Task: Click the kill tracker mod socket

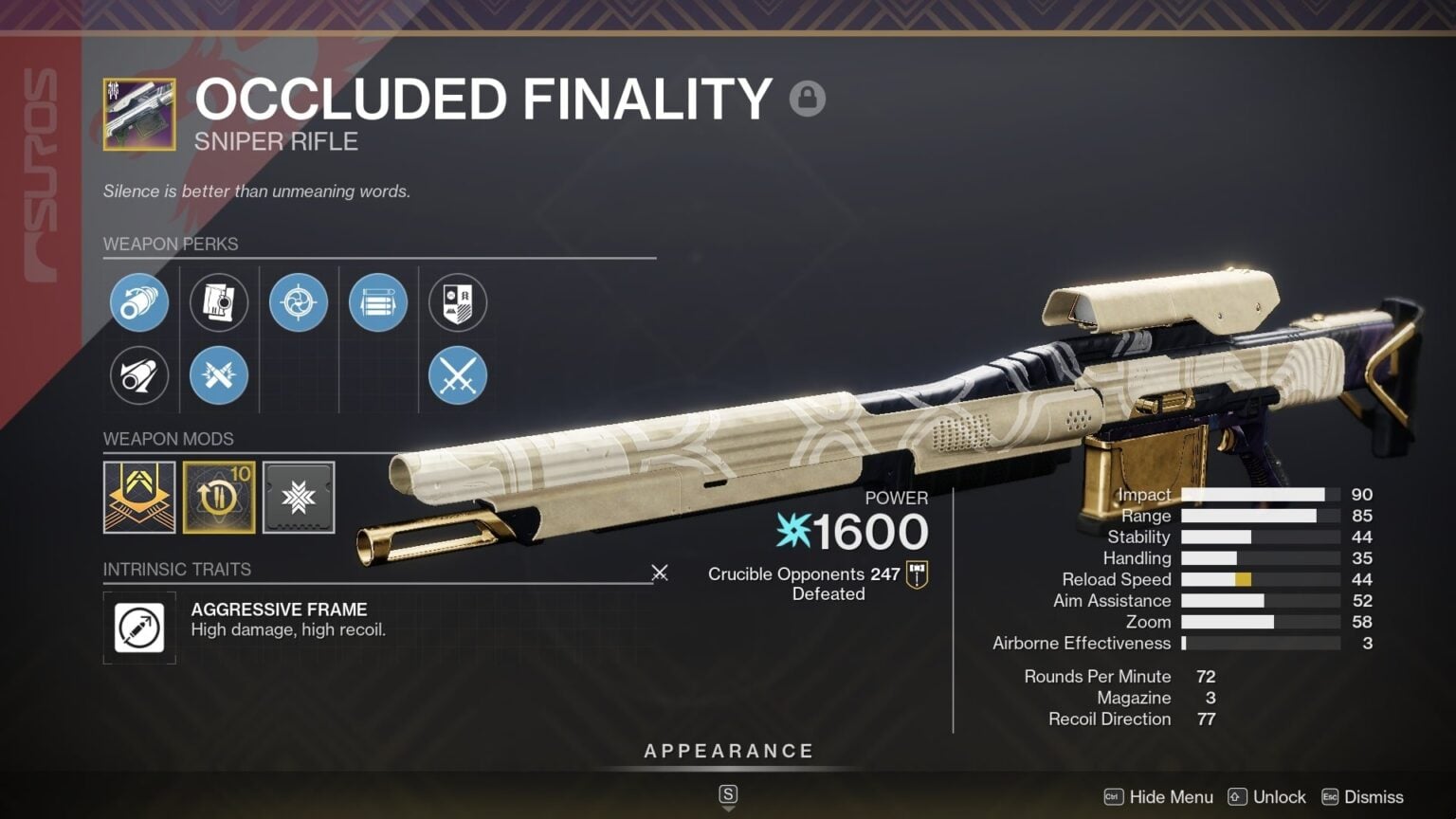Action: 139,498
